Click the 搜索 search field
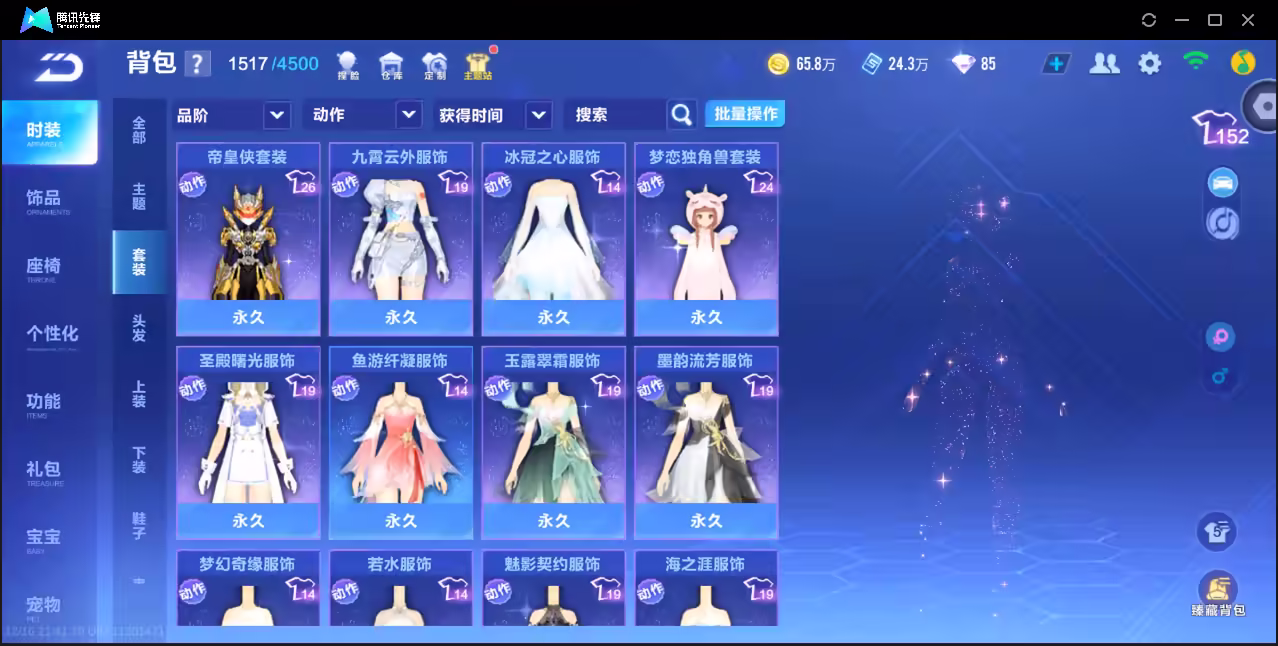The image size is (1278, 646). (616, 115)
